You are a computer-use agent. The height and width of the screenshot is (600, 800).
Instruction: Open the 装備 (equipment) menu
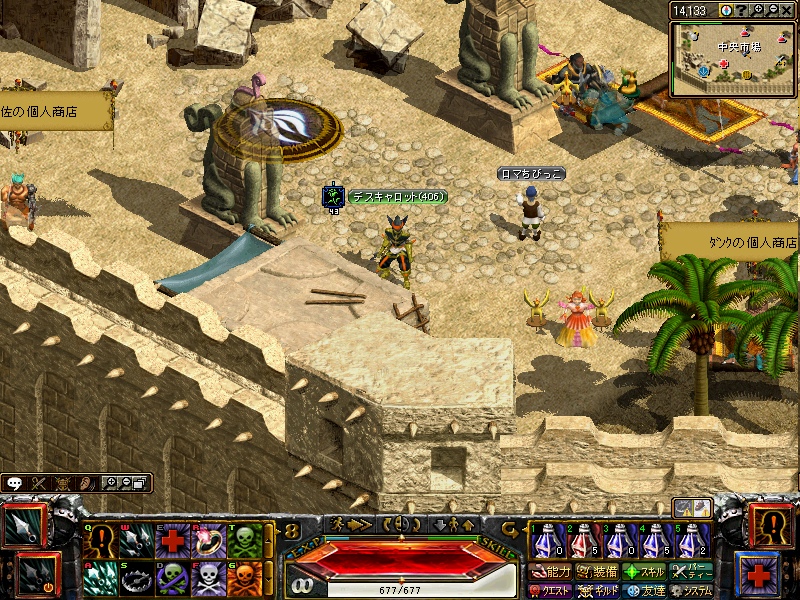(597, 573)
